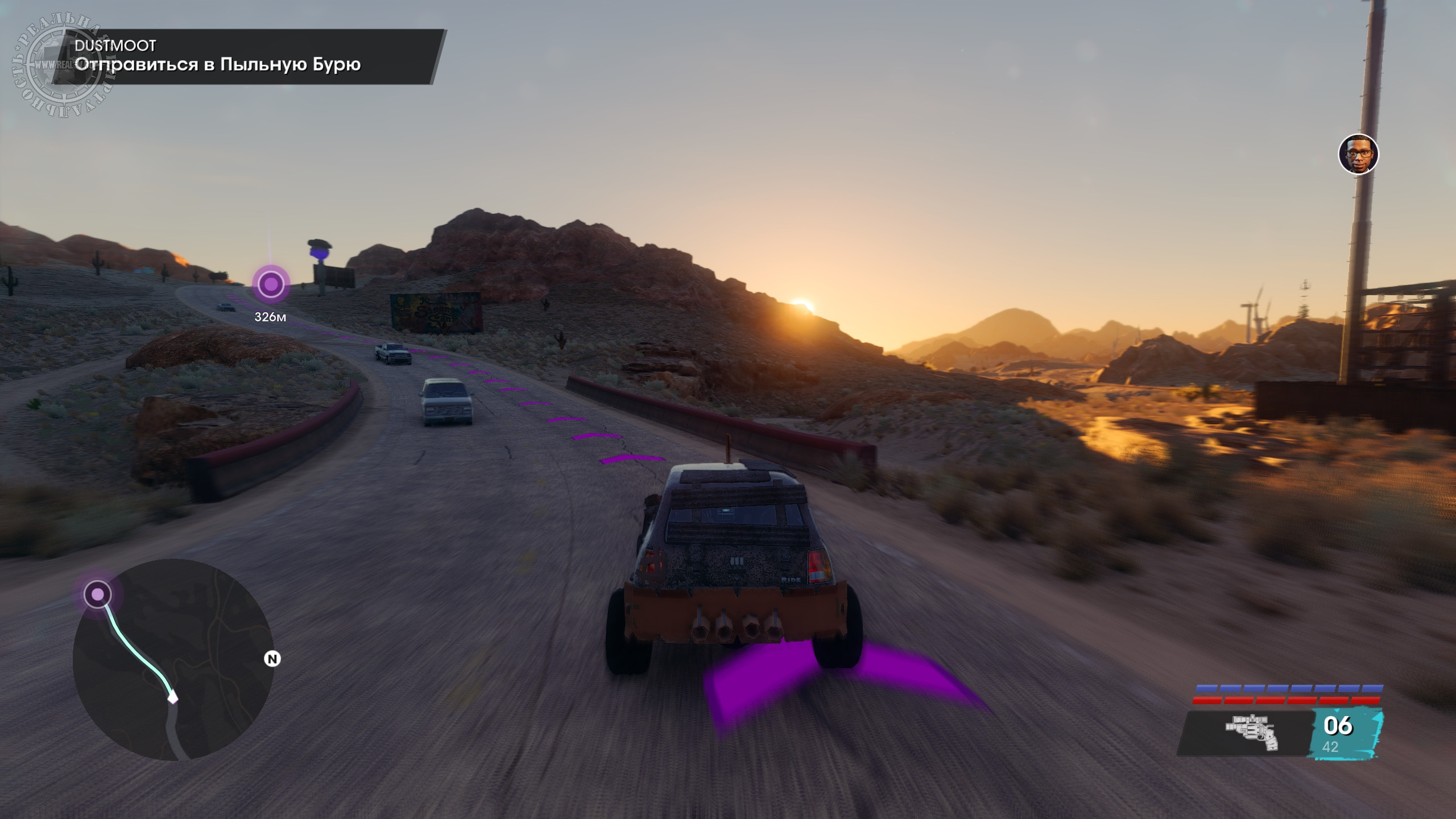1456x819 pixels.
Task: Open the circular minimap
Action: point(173,660)
